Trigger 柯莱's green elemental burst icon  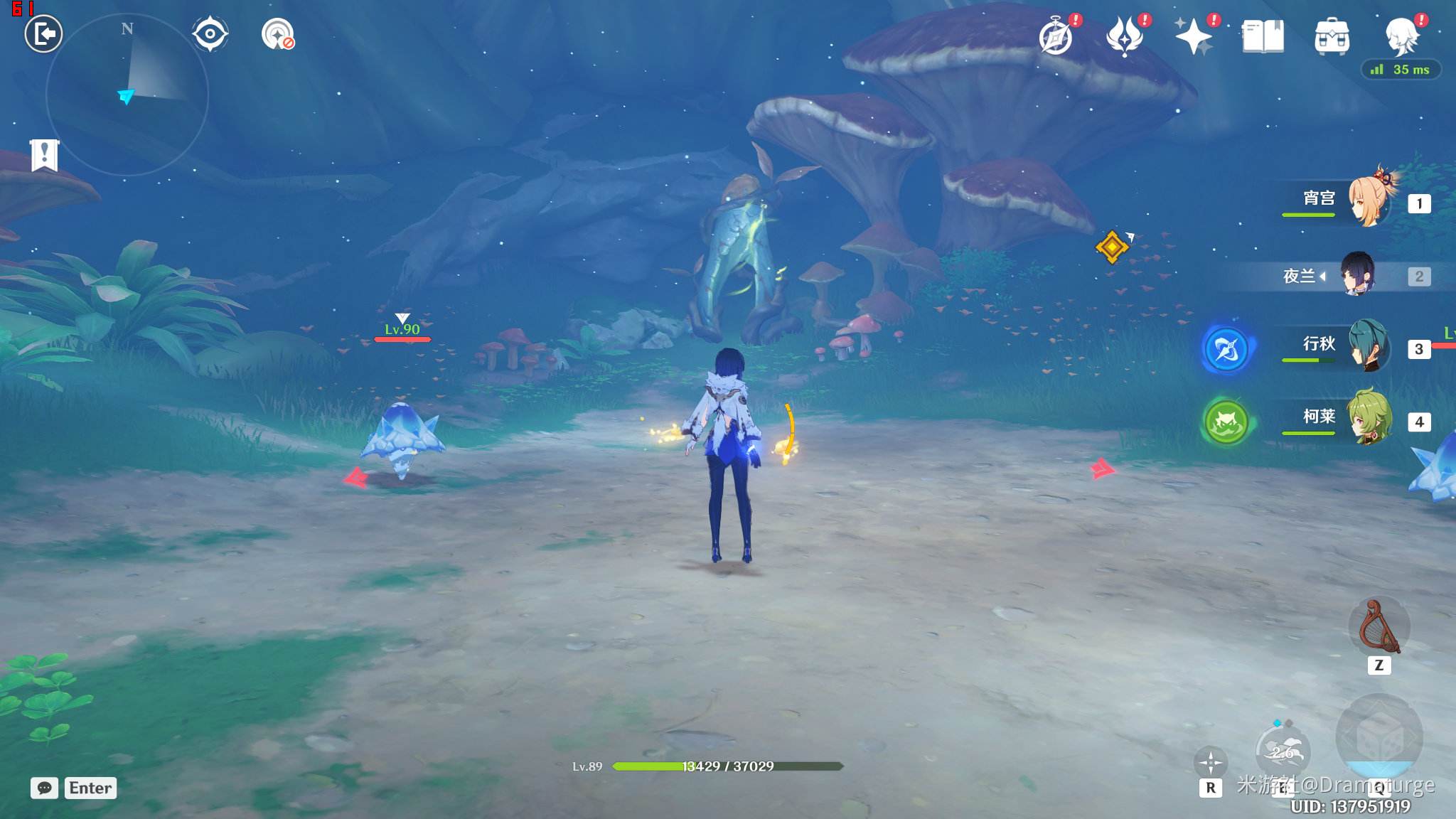coord(1226,422)
